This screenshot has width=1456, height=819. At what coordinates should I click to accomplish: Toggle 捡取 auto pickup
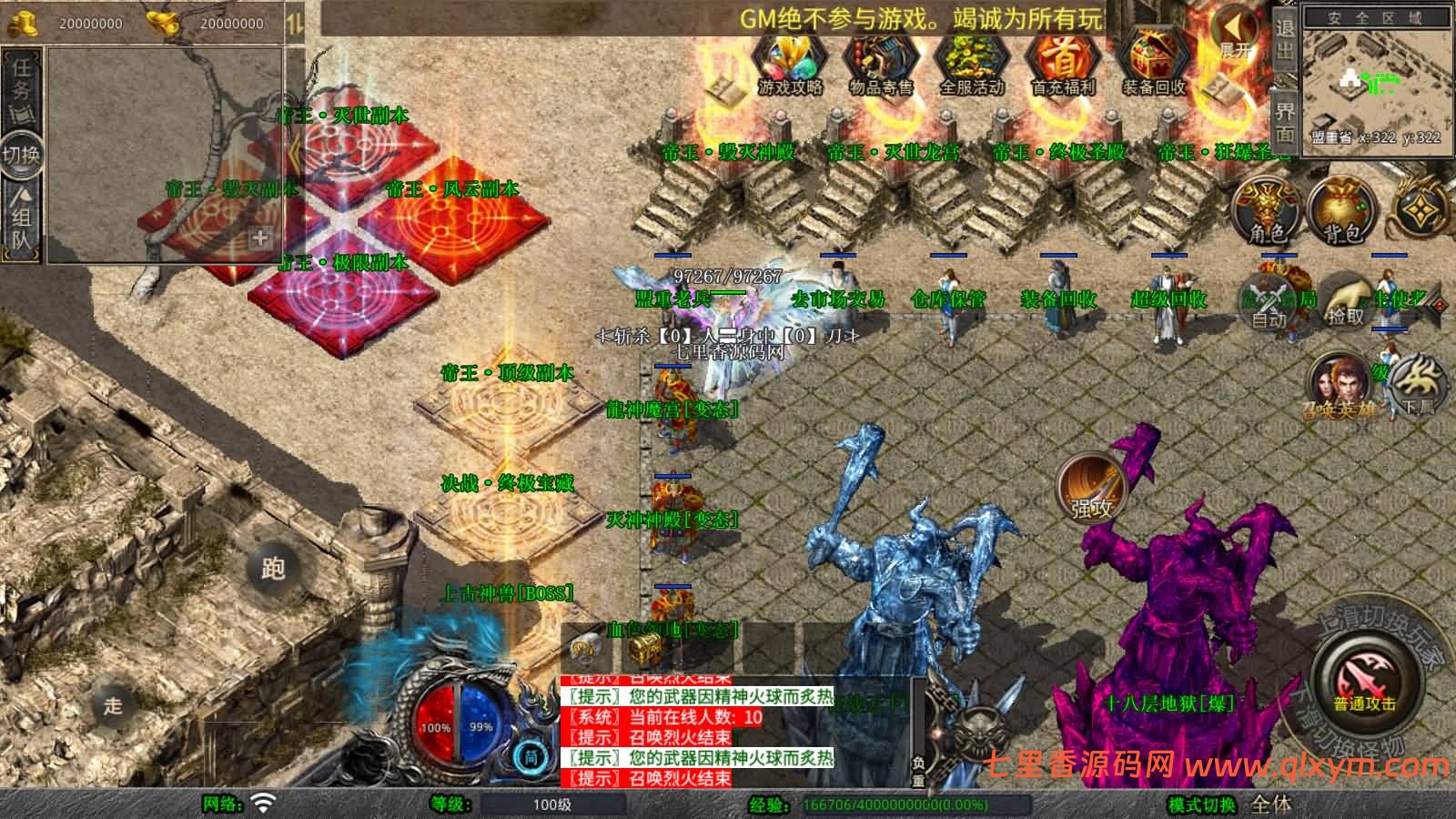1347,304
